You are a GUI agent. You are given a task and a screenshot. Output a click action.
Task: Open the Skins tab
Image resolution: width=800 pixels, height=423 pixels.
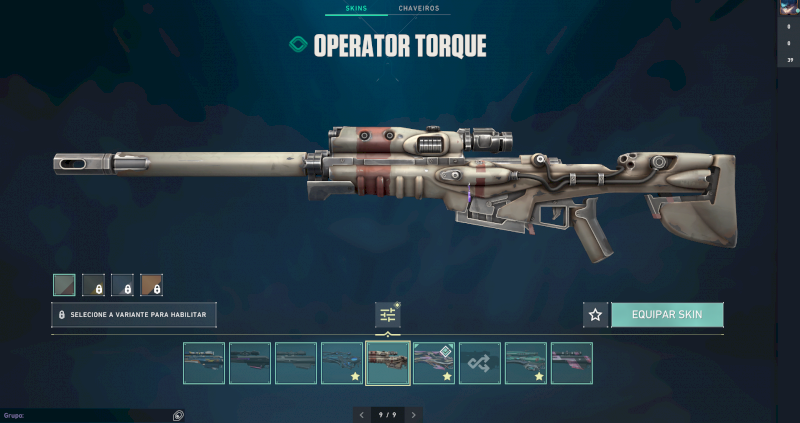tap(355, 8)
